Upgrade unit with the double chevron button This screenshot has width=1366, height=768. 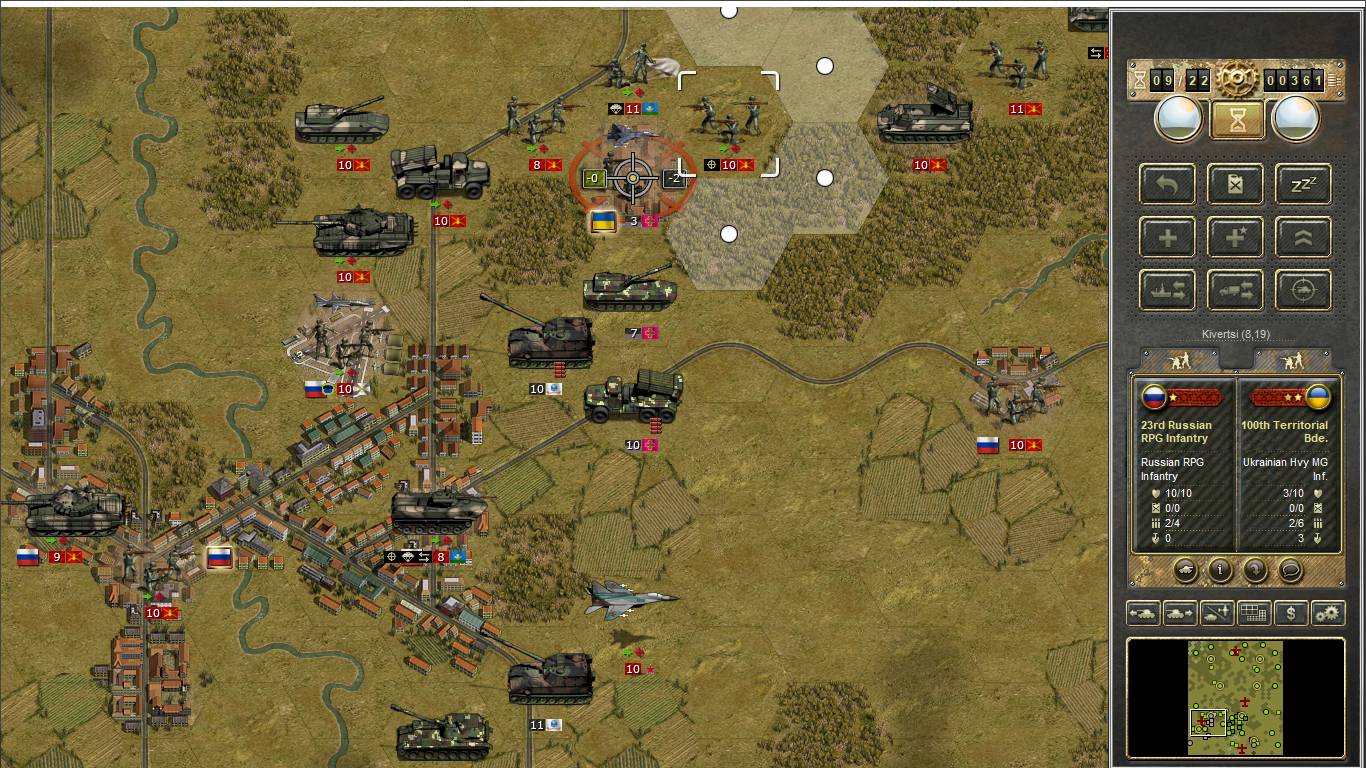1303,238
